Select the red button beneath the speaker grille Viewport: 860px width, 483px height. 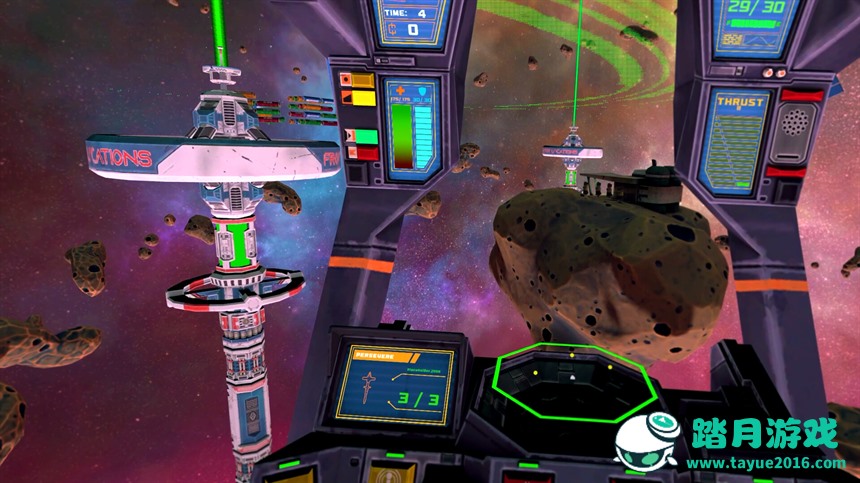pos(800,172)
